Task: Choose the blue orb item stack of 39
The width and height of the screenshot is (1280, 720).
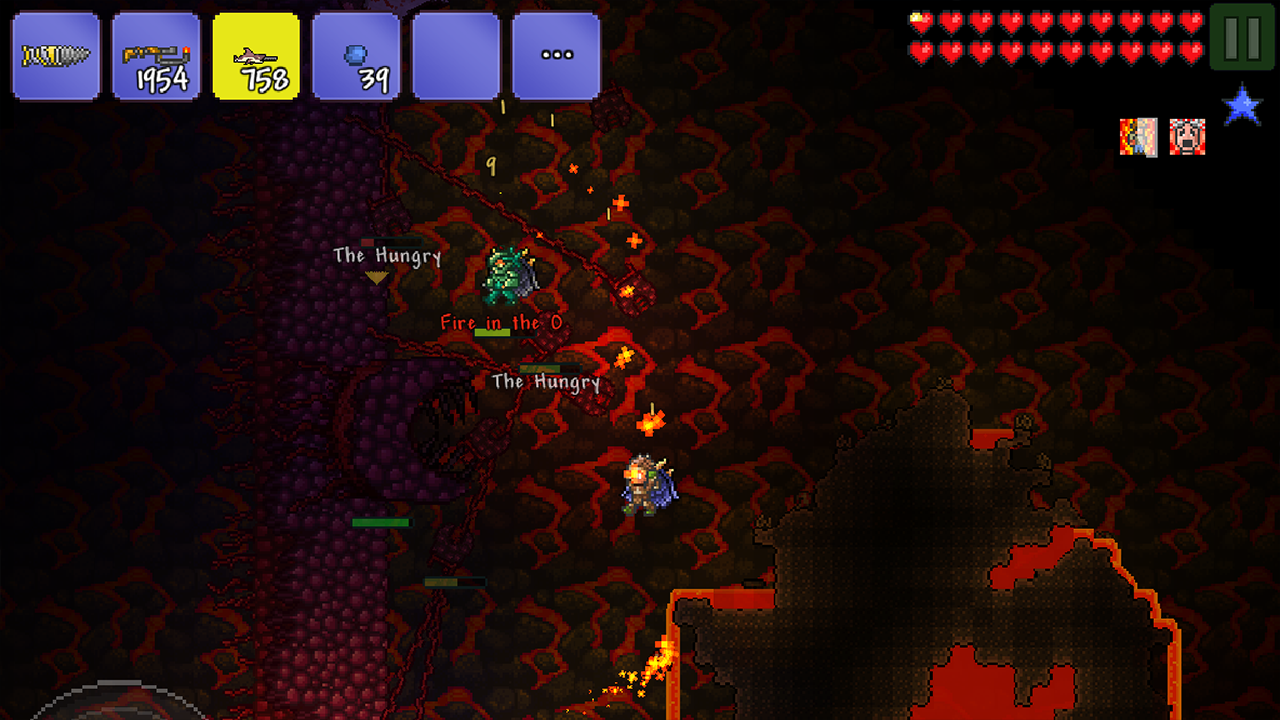Action: click(x=356, y=56)
